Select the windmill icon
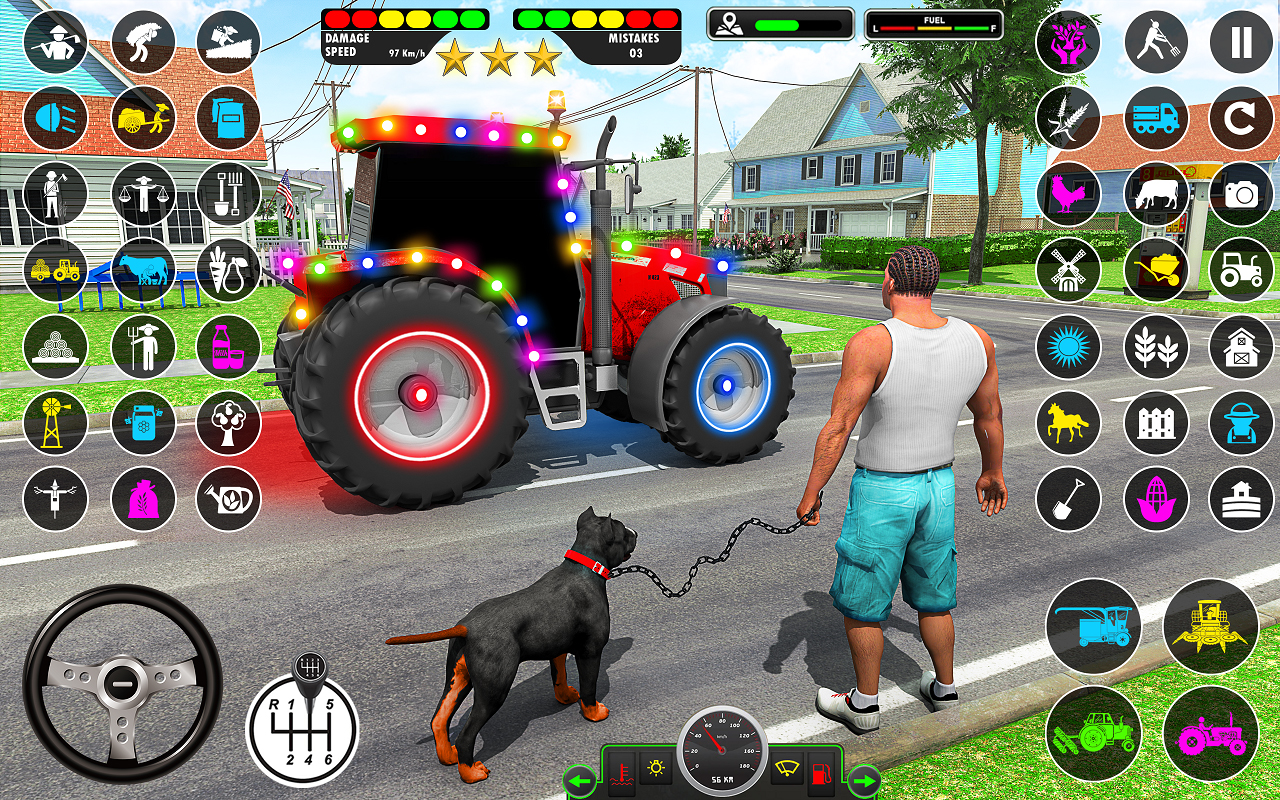 [1068, 271]
